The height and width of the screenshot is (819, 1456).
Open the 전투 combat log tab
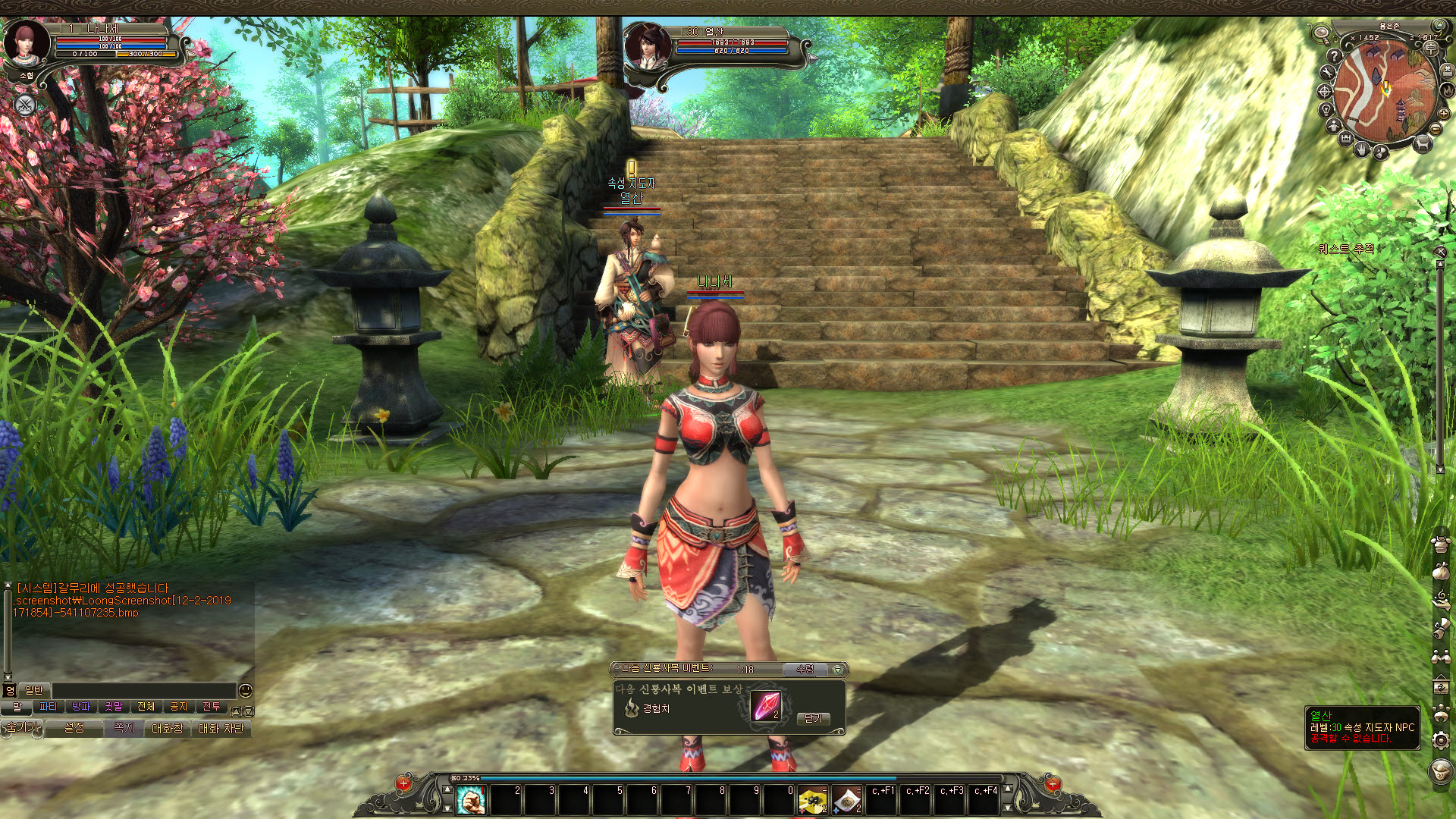tap(212, 707)
